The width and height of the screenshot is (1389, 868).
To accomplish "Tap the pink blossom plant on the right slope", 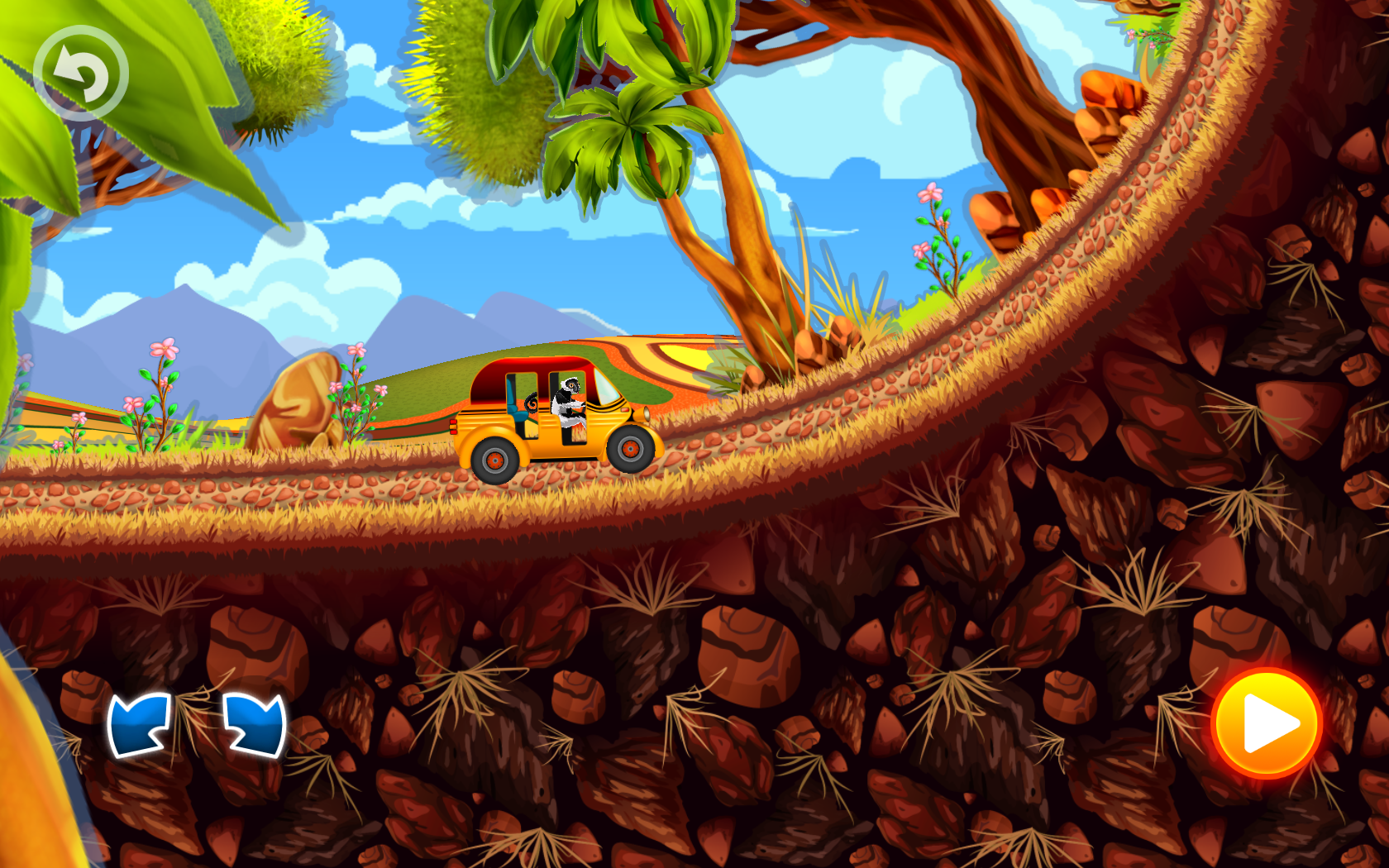I will 933,223.
